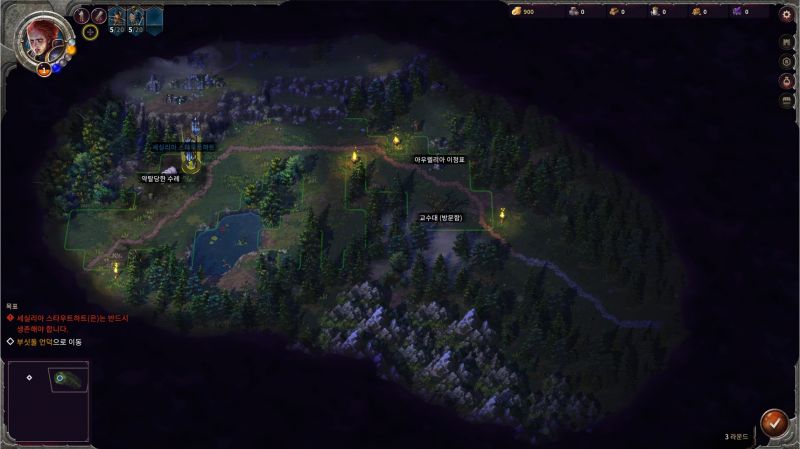
Task: Select the '부싯돌 언덕으로 이동' objective
Action: [48, 342]
